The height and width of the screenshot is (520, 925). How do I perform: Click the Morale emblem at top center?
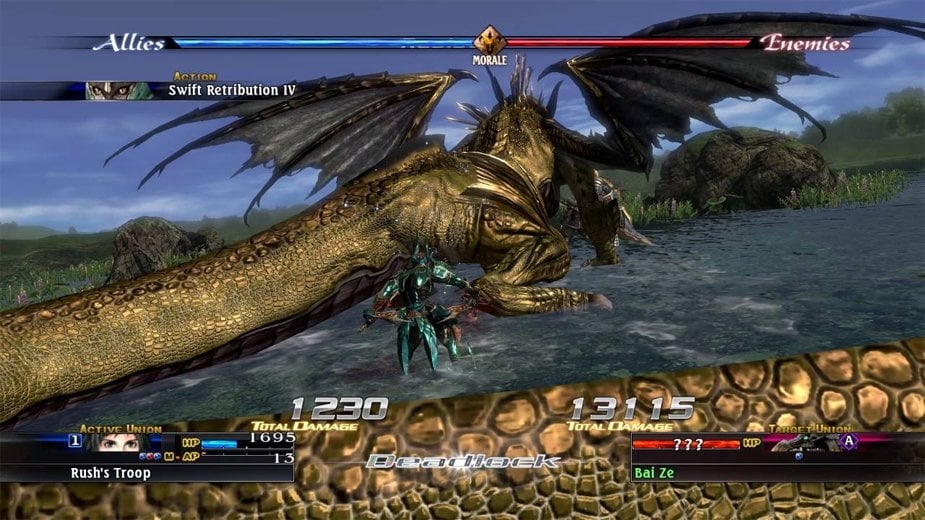pyautogui.click(x=489, y=41)
